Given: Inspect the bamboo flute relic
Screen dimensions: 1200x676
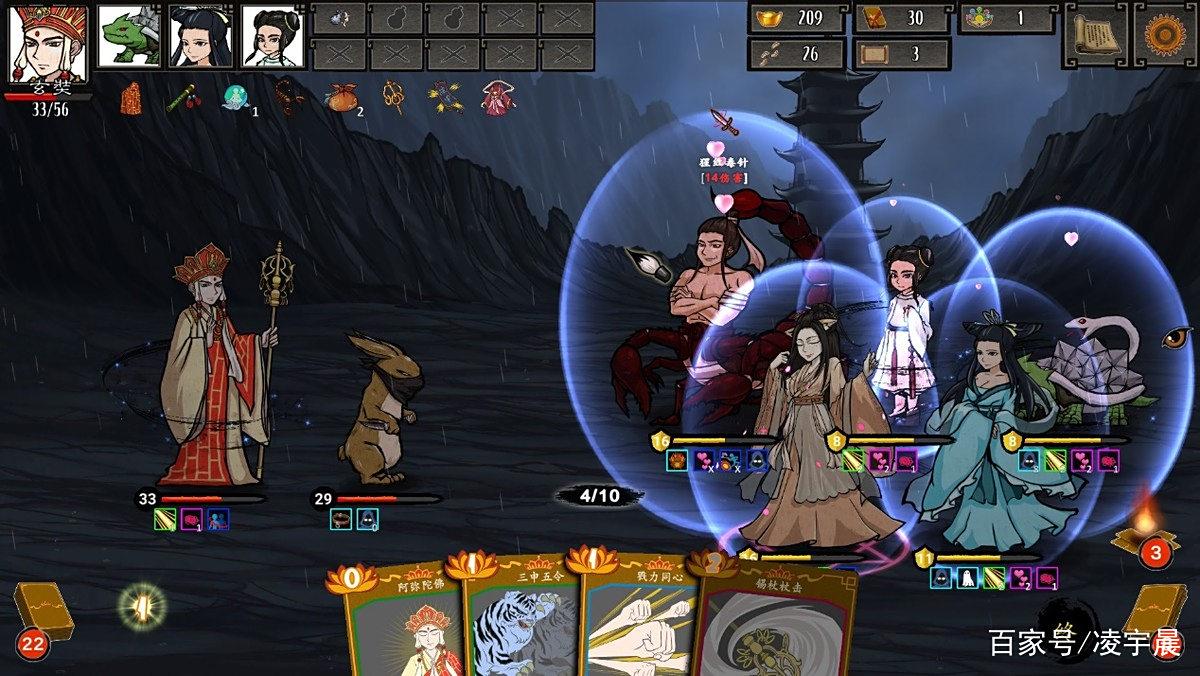Looking at the screenshot, I should 180,98.
